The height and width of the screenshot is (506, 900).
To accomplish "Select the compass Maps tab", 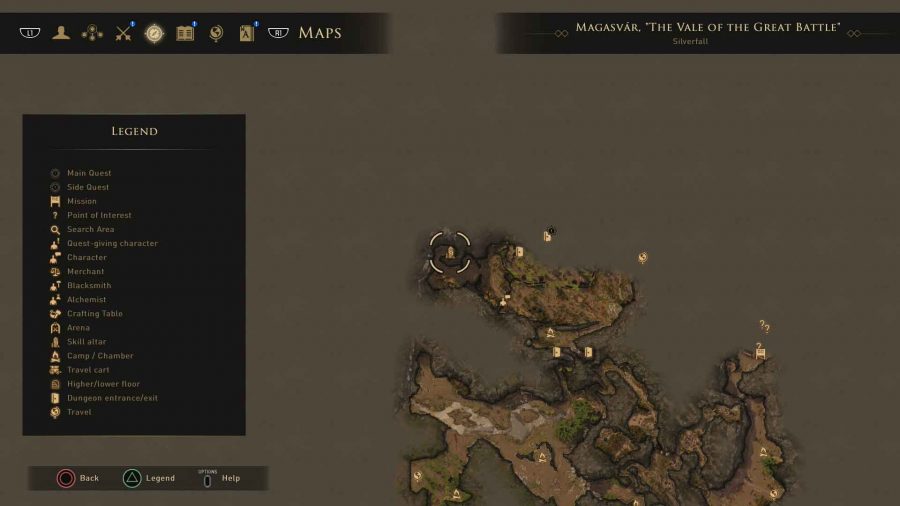I will click(x=154, y=33).
